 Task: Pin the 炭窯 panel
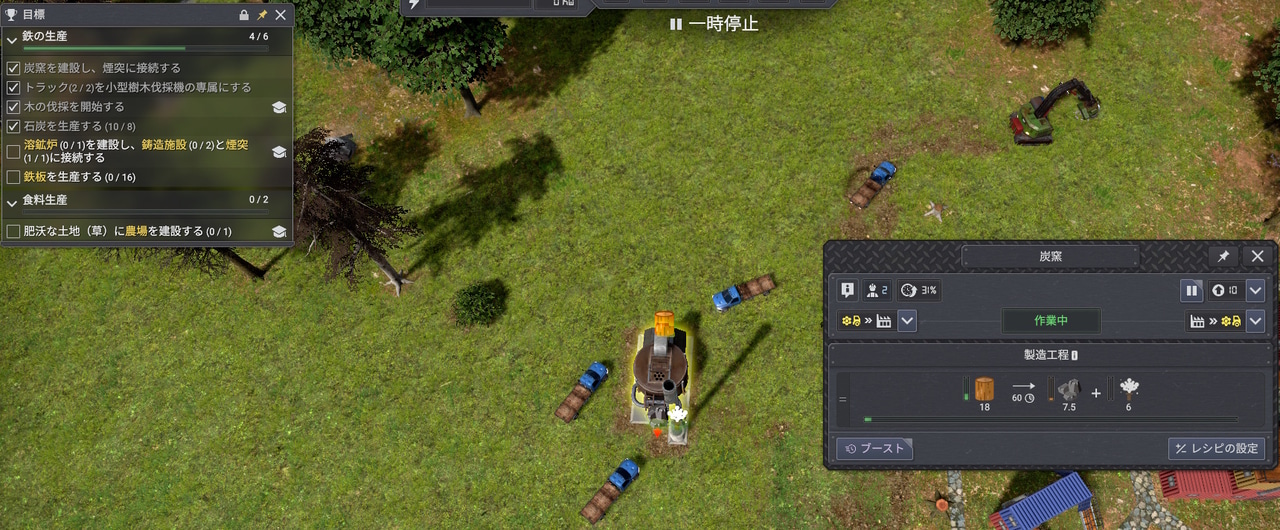click(1223, 257)
